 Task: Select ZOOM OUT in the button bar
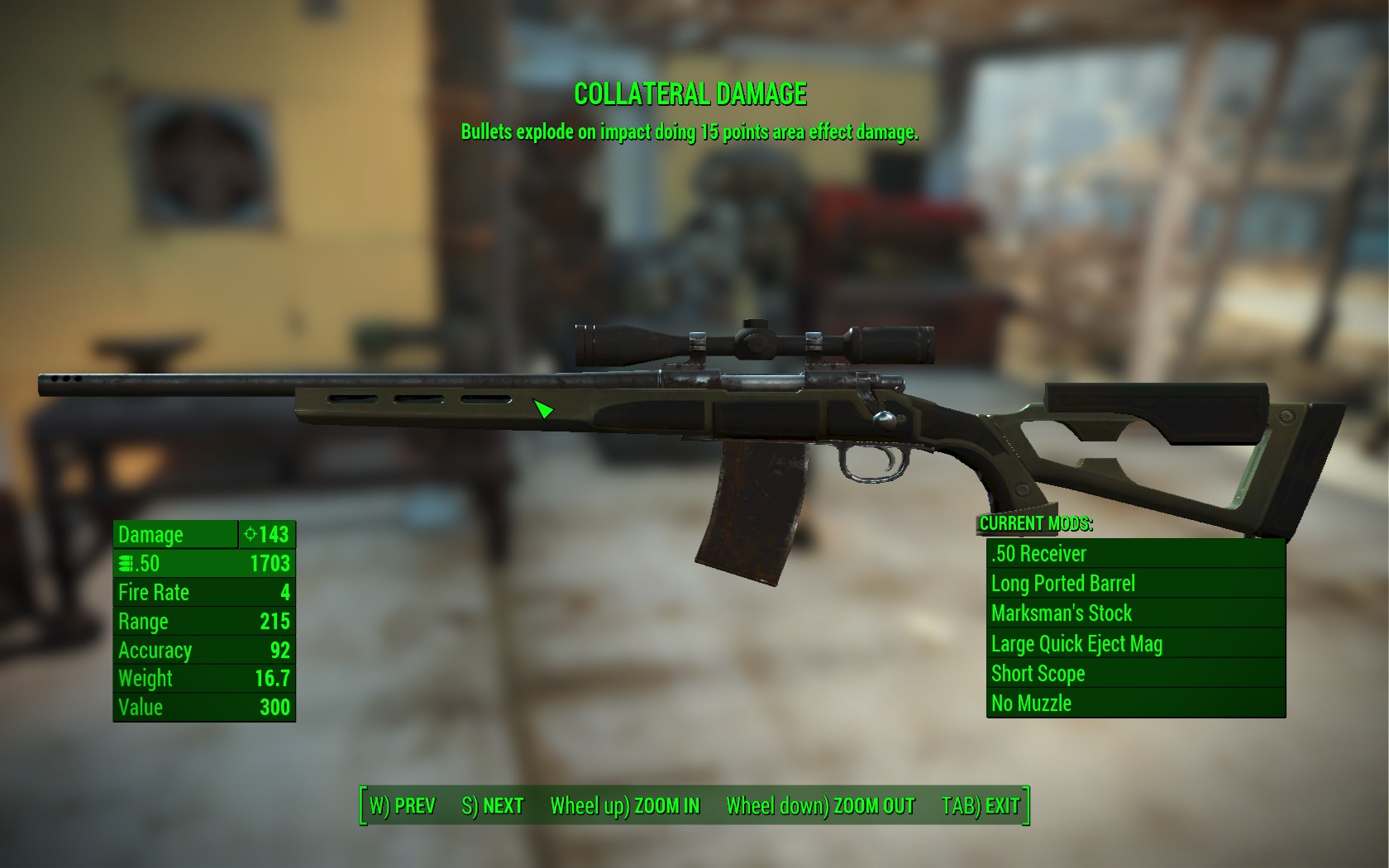point(820,806)
